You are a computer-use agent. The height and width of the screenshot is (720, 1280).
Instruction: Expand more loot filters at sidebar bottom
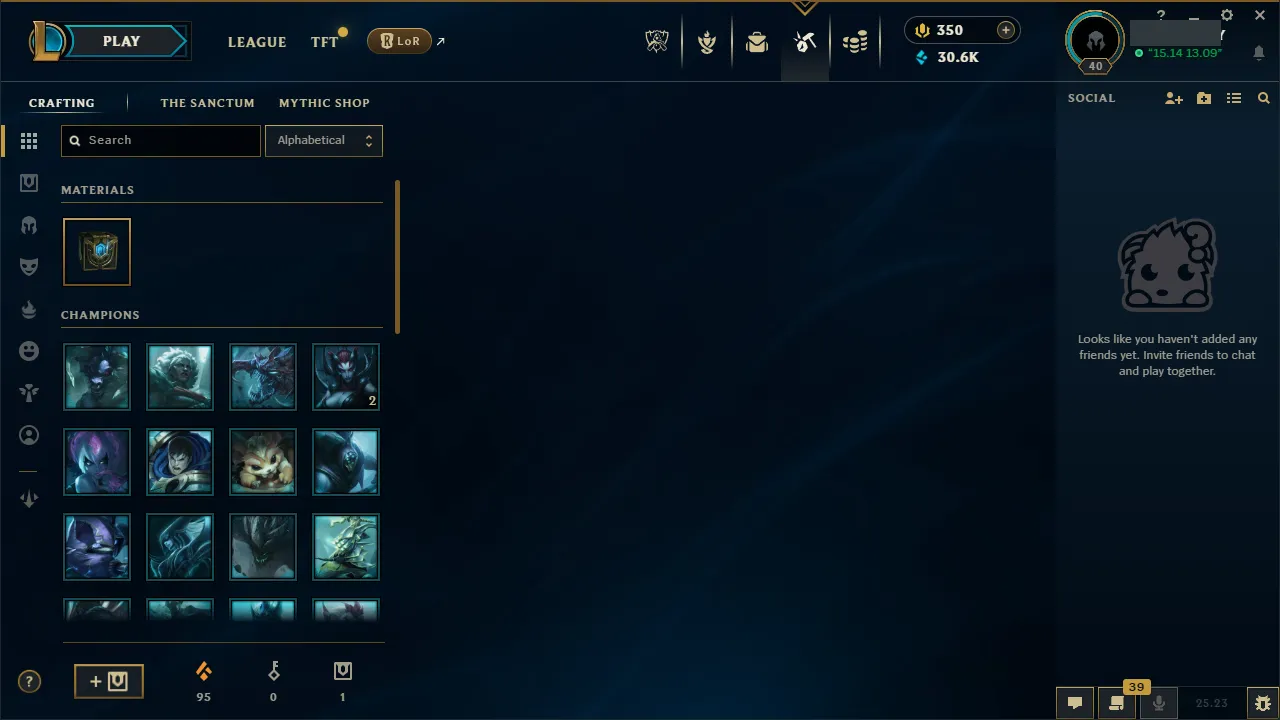[29, 498]
